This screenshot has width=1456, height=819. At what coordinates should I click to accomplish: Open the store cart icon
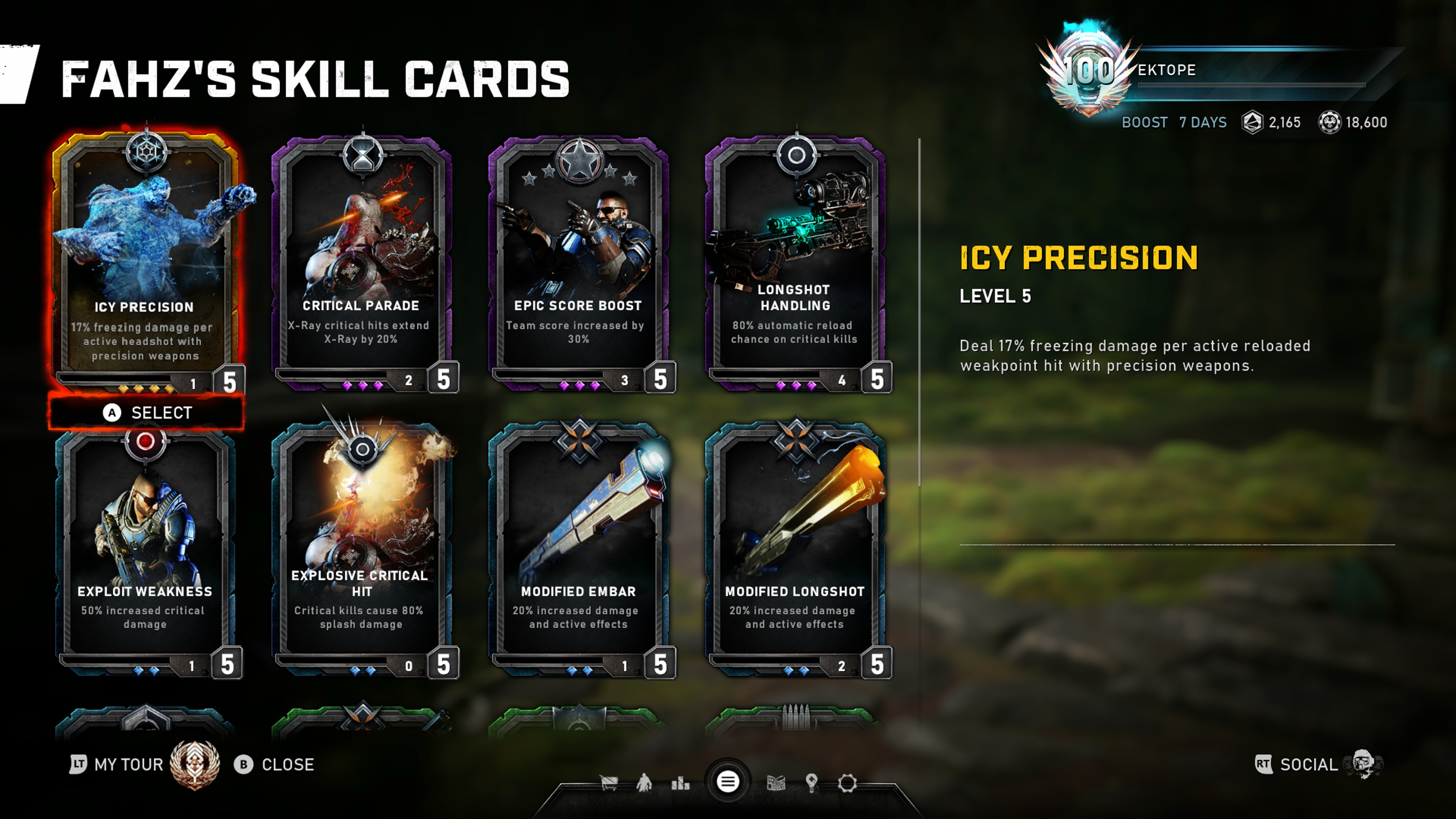(x=609, y=783)
